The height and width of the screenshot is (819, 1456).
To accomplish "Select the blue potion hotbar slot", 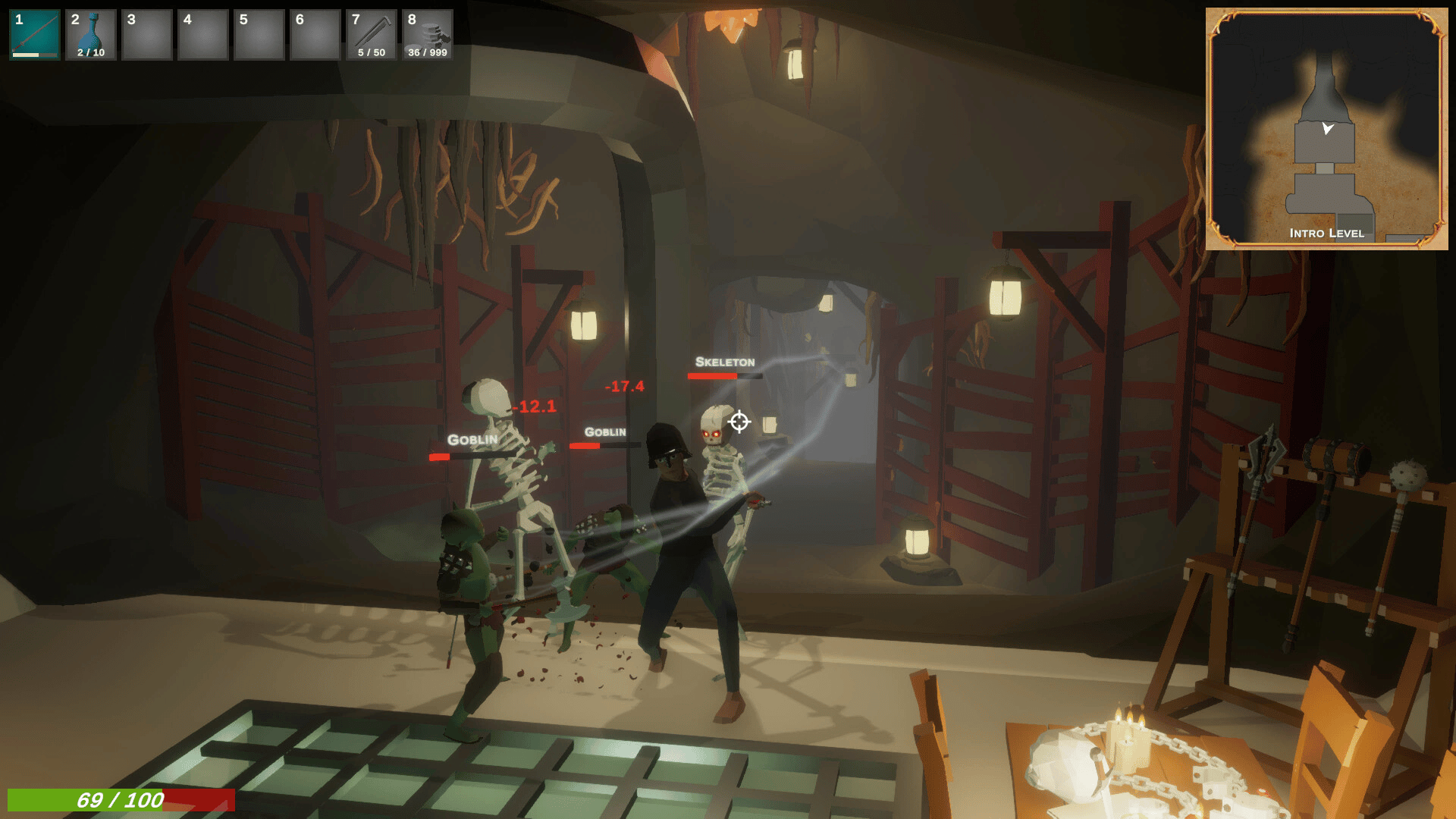I will pyautogui.click(x=91, y=35).
